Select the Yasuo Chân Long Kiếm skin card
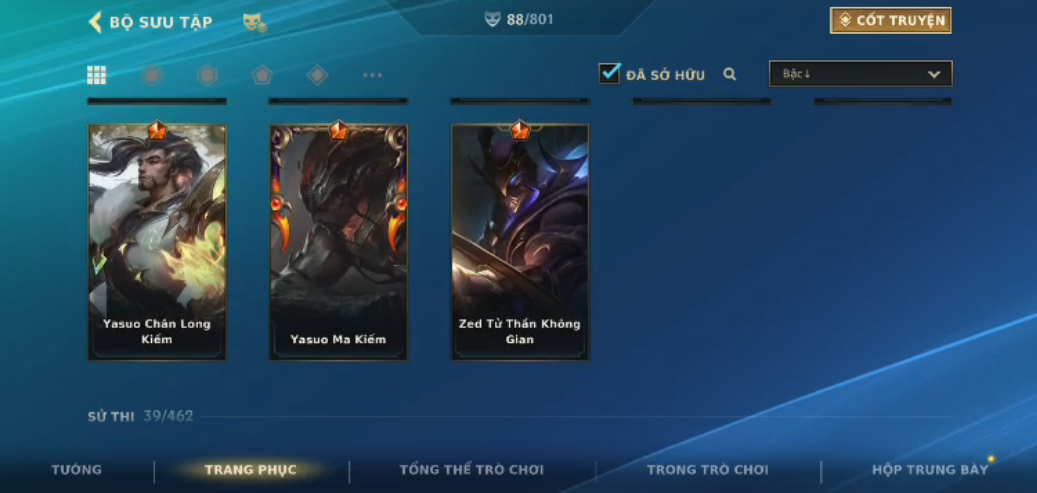This screenshot has width=1037, height=493. pyautogui.click(x=157, y=241)
